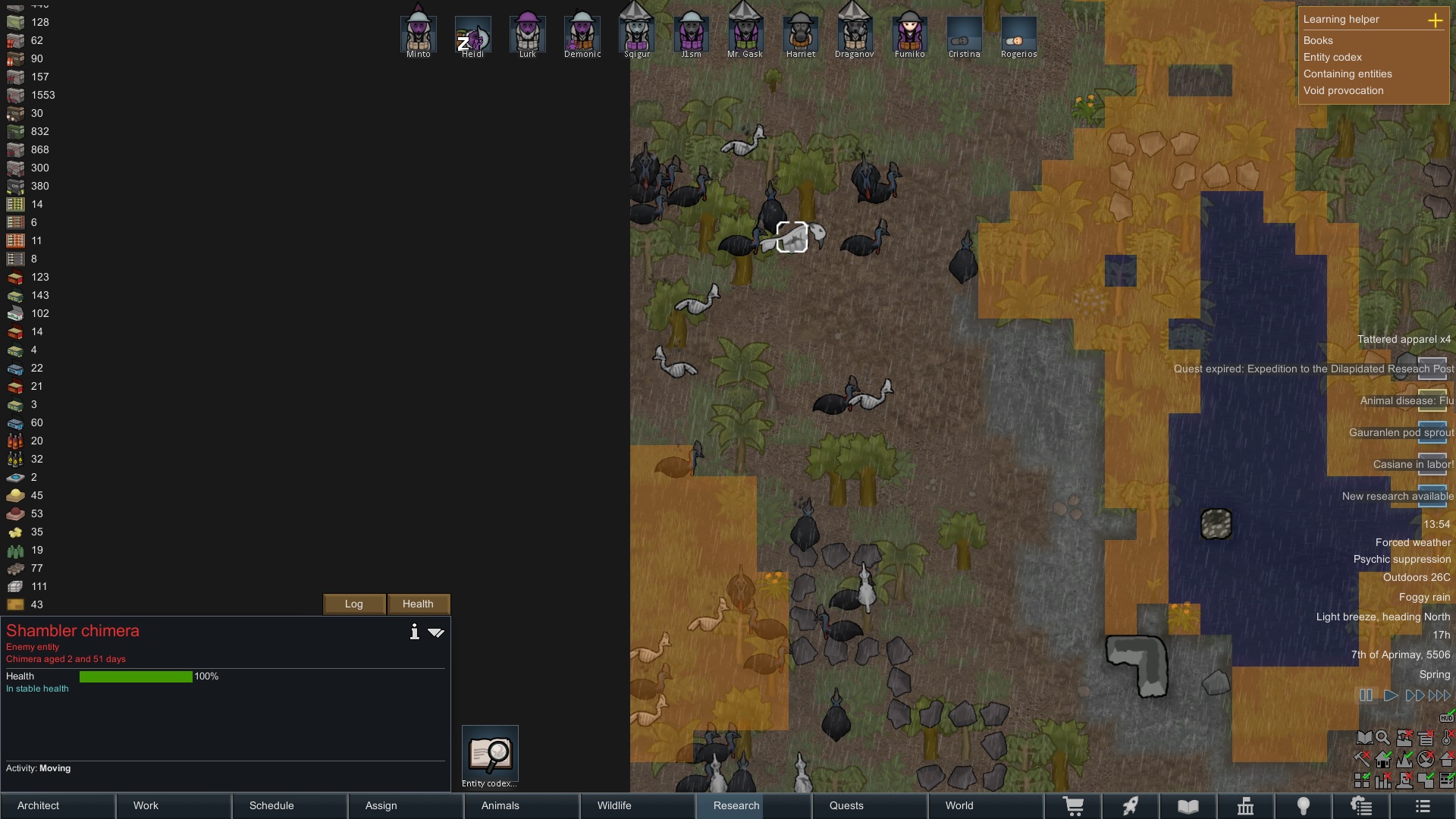Image resolution: width=1456 pixels, height=819 pixels.
Task: Toggle the home area house icon
Action: click(x=1382, y=761)
